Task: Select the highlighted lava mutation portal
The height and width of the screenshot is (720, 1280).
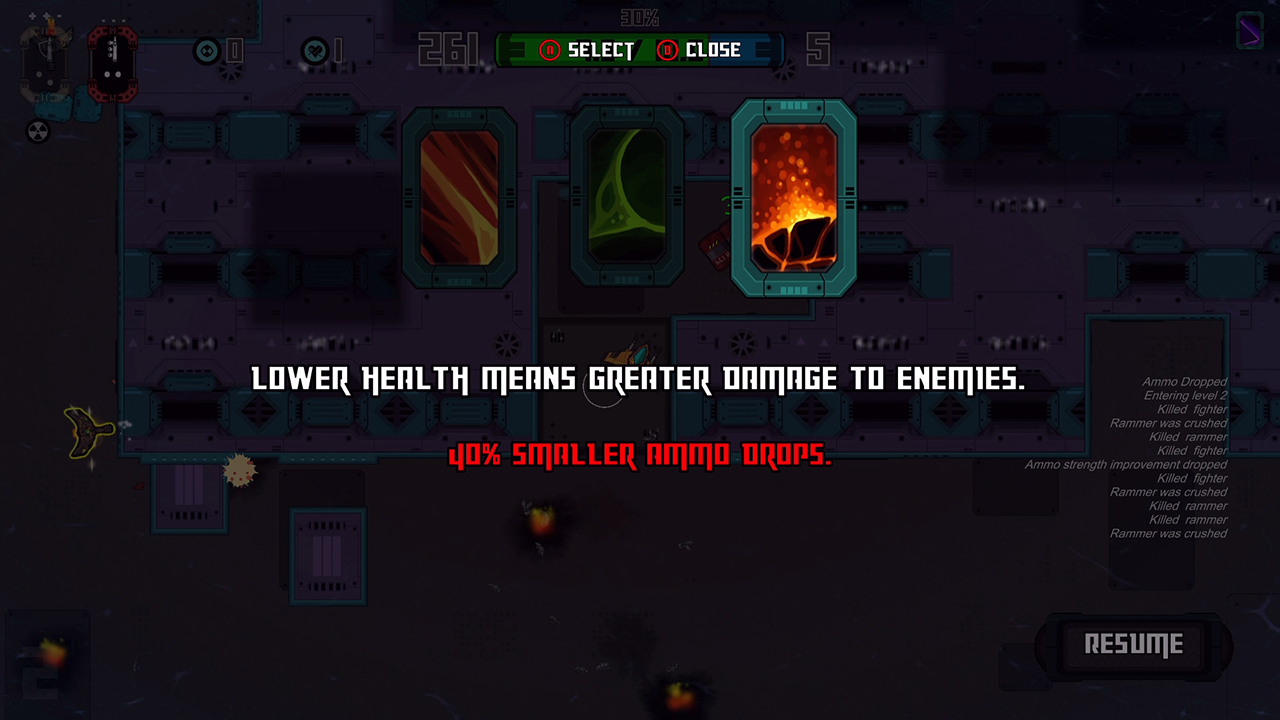Action: (x=794, y=197)
